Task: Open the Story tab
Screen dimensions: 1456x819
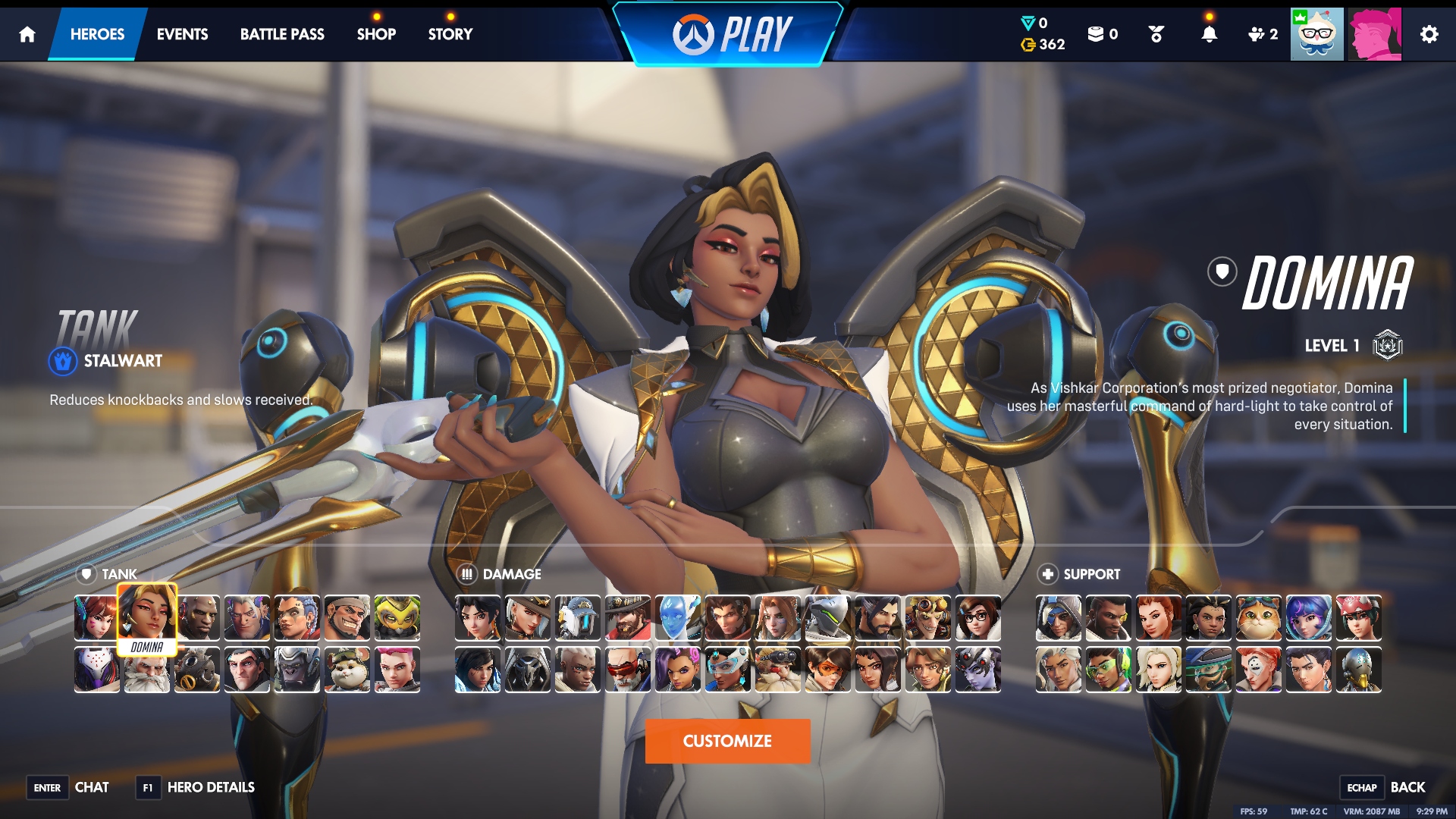Action: [450, 34]
